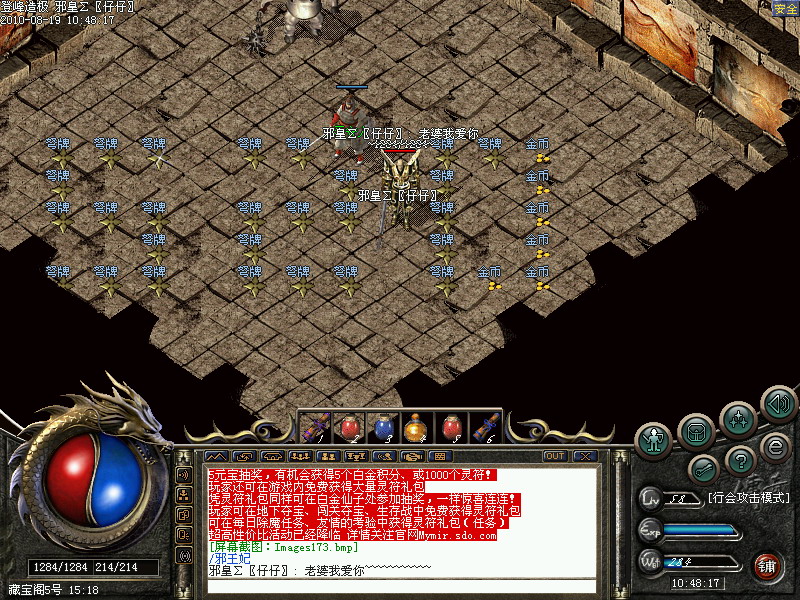Open the question mark help button
The height and width of the screenshot is (600, 800).
coord(739,460)
